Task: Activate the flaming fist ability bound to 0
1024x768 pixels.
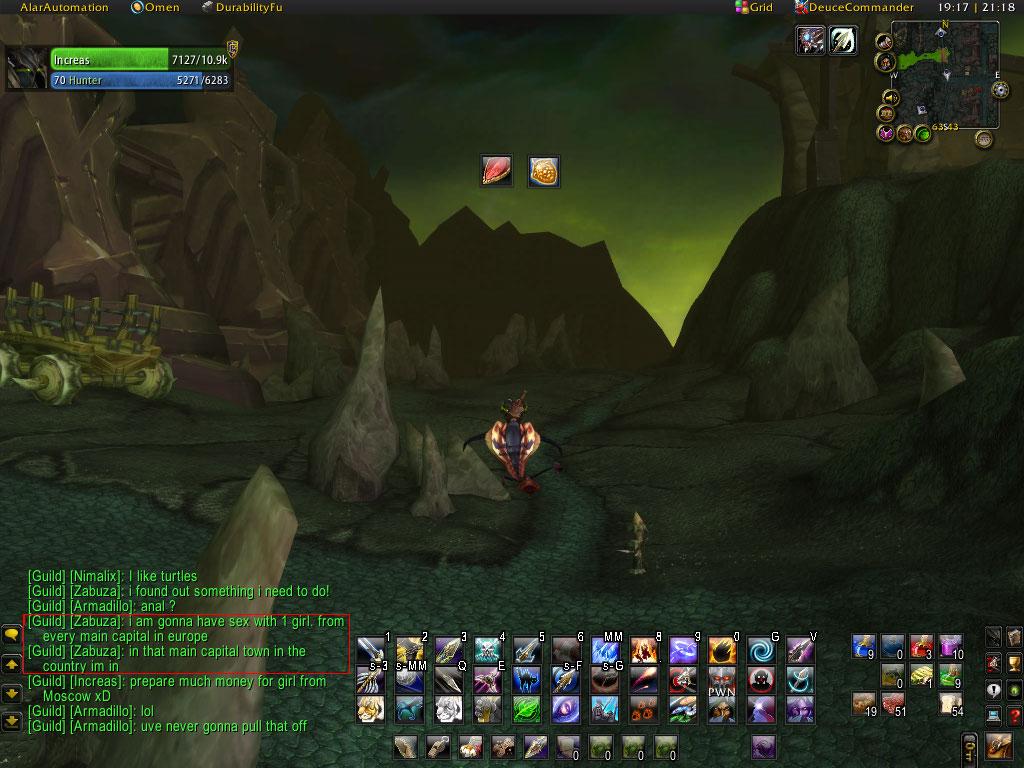Action: pos(722,650)
